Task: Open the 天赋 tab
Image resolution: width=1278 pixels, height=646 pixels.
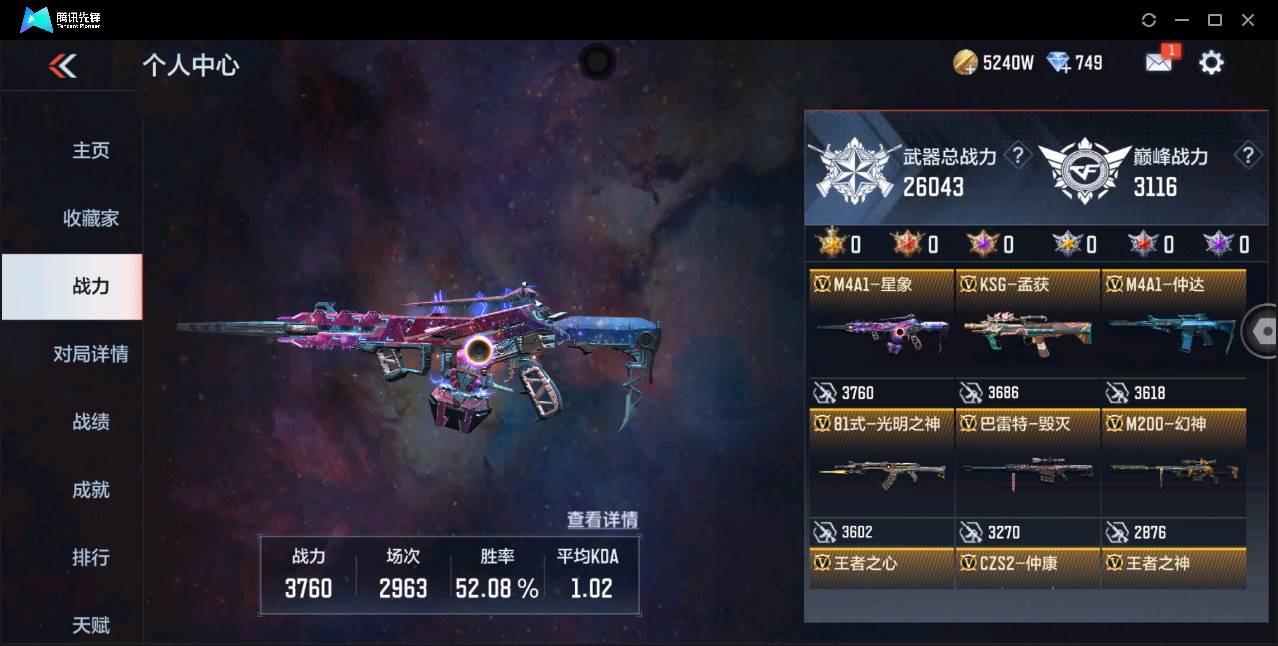Action: (x=90, y=625)
